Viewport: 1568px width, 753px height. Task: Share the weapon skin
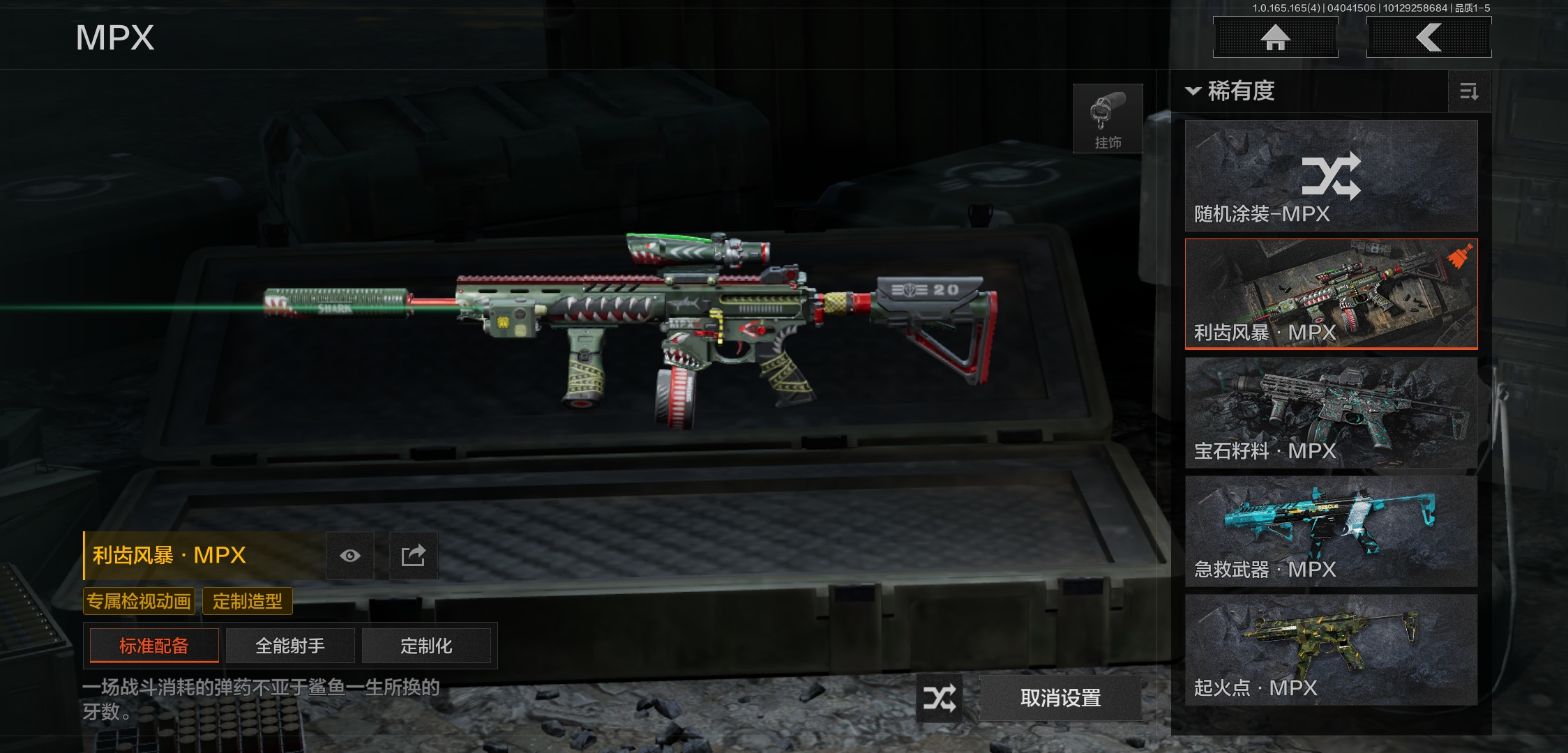pyautogui.click(x=413, y=556)
